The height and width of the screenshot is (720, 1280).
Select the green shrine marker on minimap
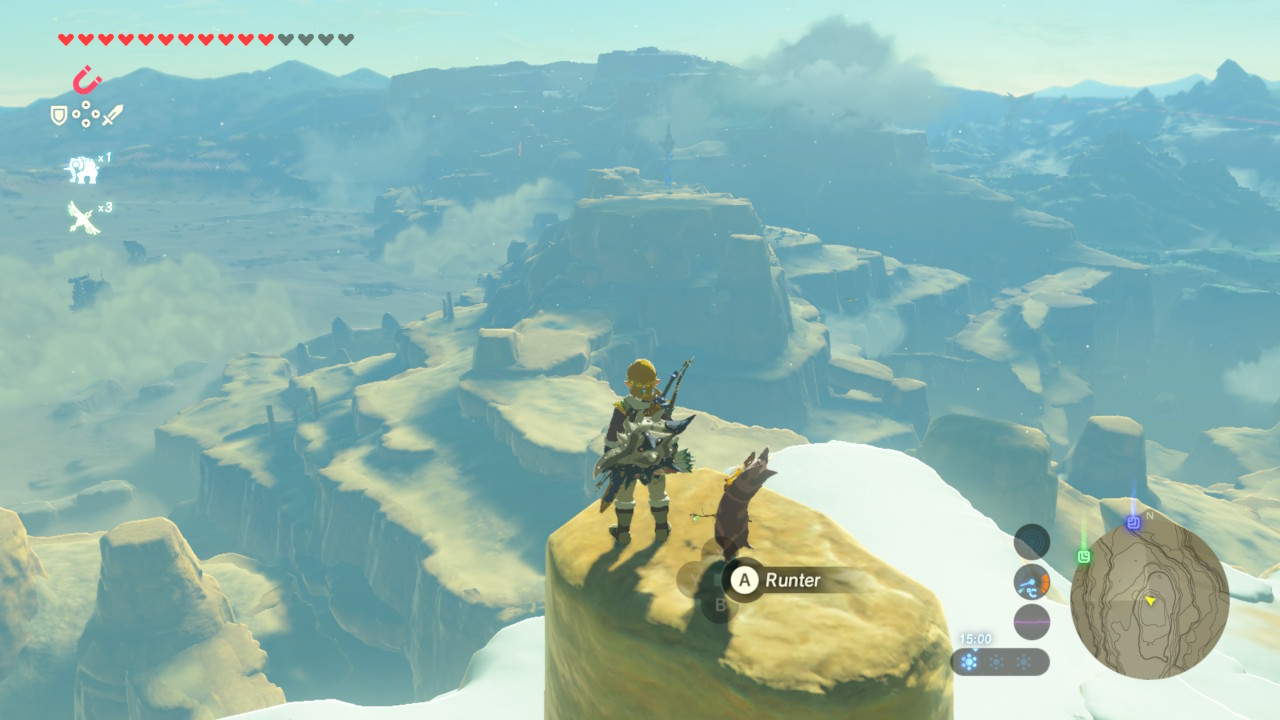click(1084, 556)
